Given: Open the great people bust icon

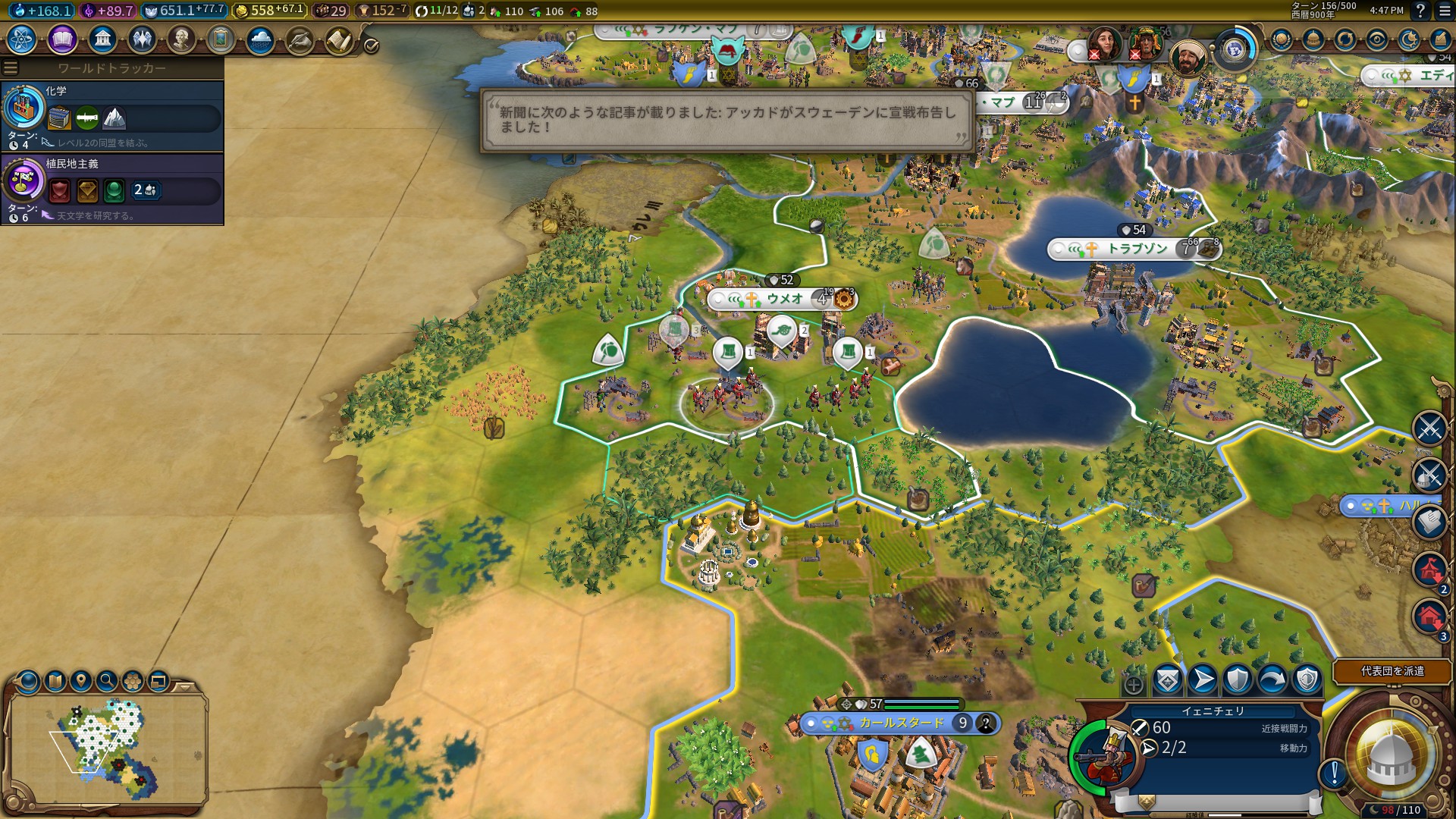Looking at the screenshot, I should (x=181, y=39).
